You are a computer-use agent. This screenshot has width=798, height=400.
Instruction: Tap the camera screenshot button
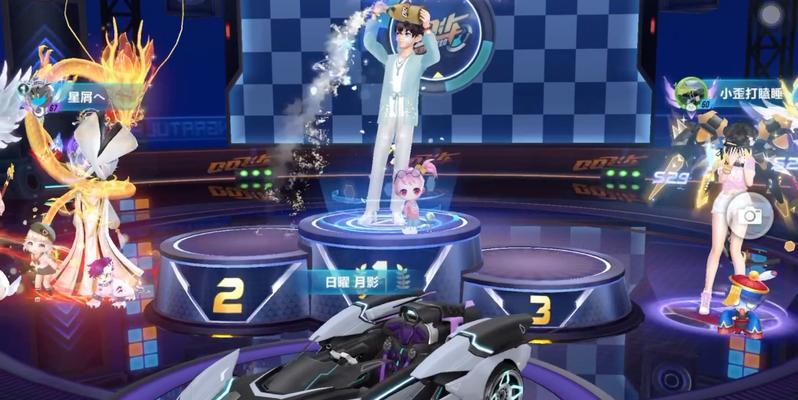tap(746, 214)
